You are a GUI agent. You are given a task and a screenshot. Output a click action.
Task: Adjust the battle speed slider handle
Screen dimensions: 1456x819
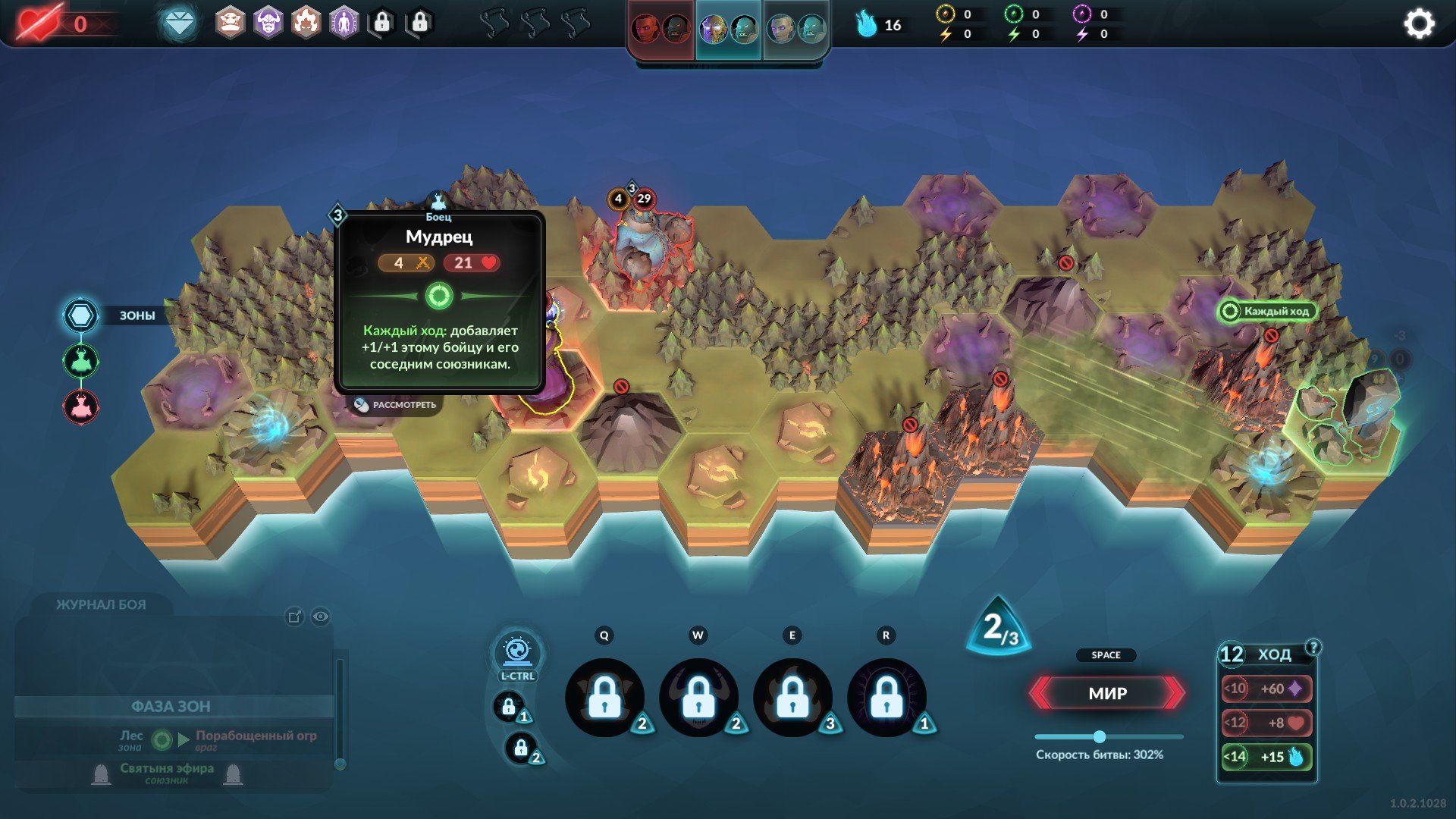1099,736
